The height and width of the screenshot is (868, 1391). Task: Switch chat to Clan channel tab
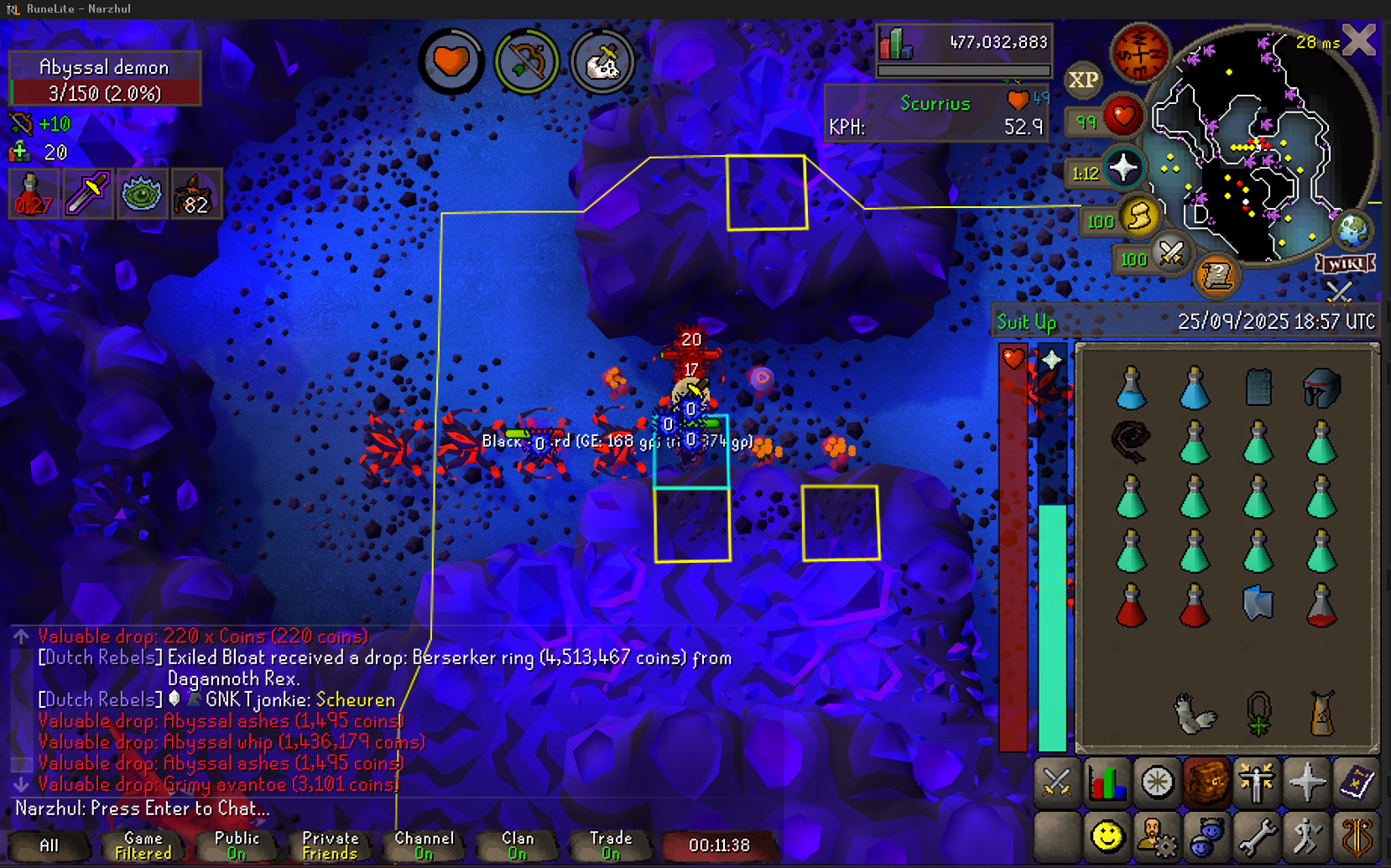click(x=518, y=845)
